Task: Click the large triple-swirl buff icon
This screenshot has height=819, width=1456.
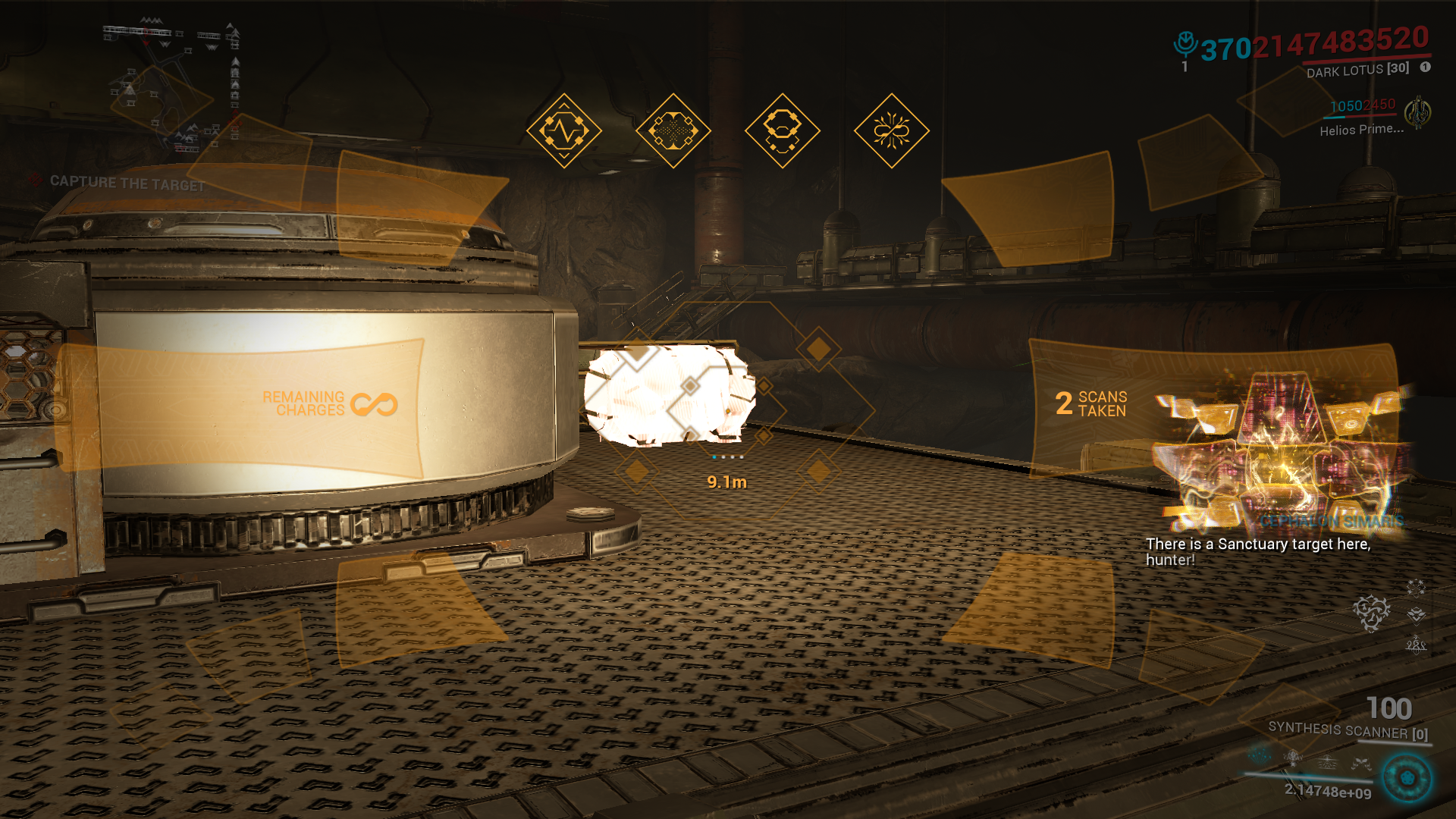Action: point(1371,612)
